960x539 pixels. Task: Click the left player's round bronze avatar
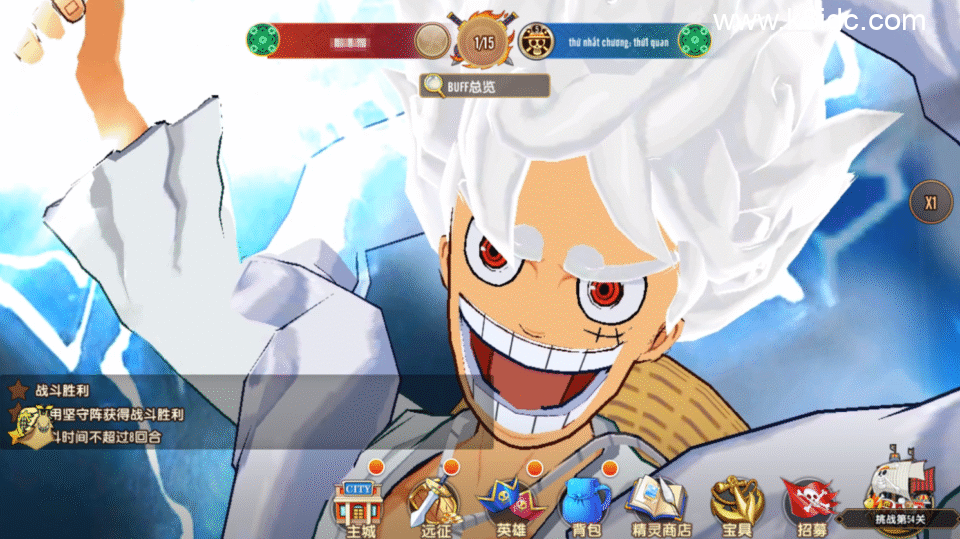432,41
